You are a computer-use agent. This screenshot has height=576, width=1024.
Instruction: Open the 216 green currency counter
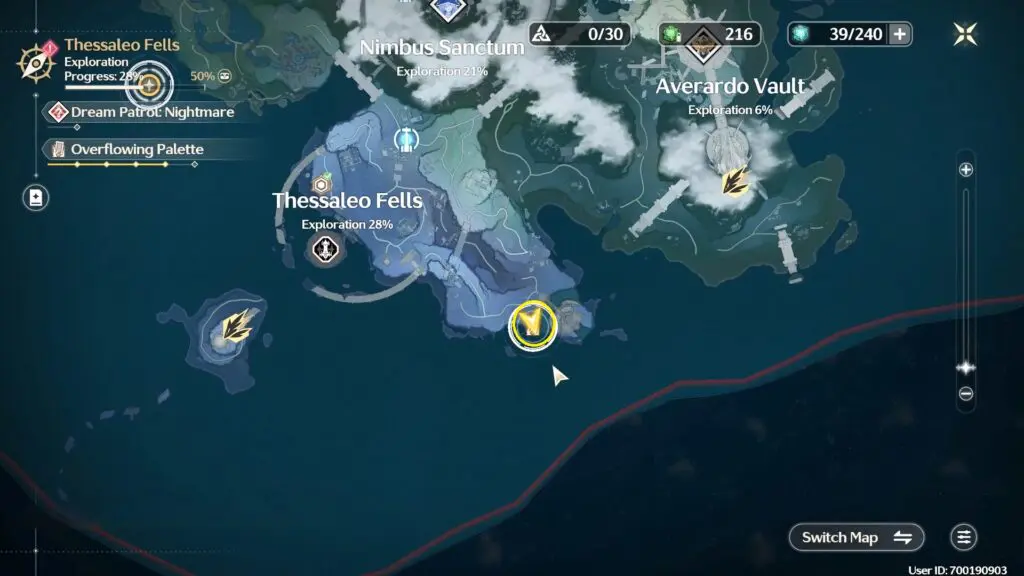pyautogui.click(x=710, y=34)
